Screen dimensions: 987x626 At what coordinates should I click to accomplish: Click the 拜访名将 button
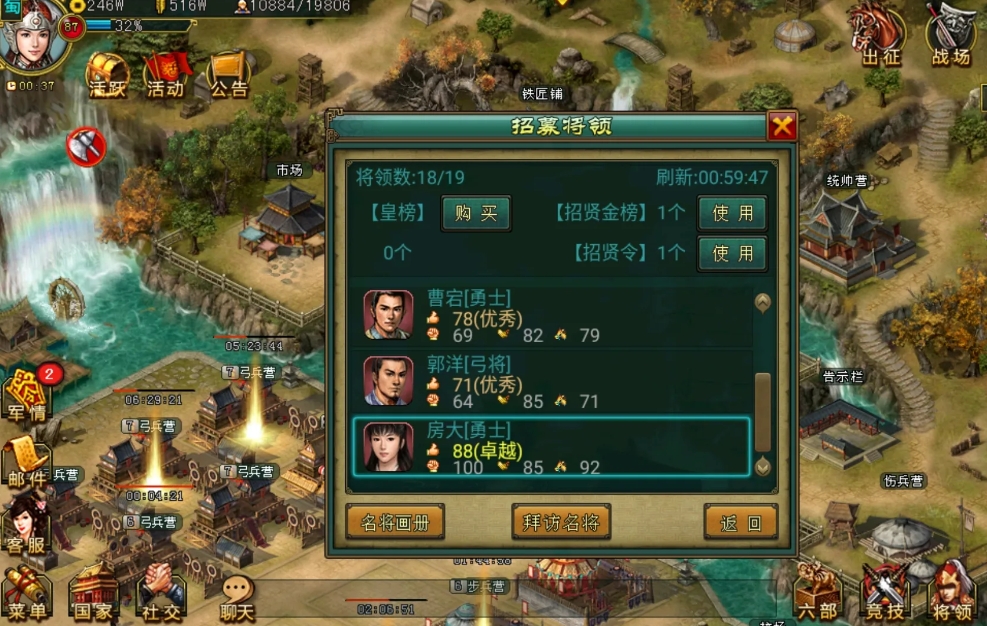[x=560, y=522]
